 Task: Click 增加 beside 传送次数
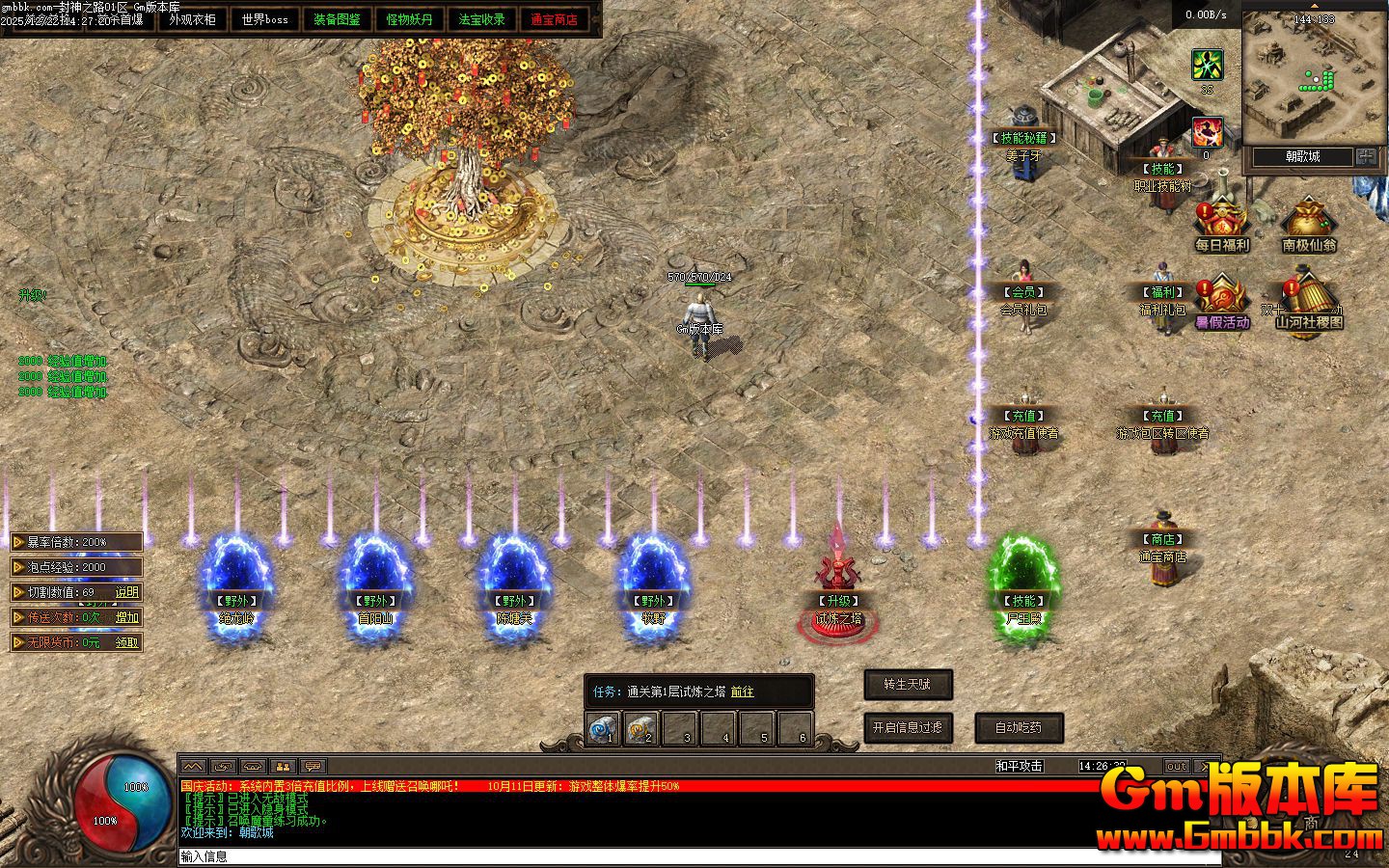pyautogui.click(x=127, y=617)
